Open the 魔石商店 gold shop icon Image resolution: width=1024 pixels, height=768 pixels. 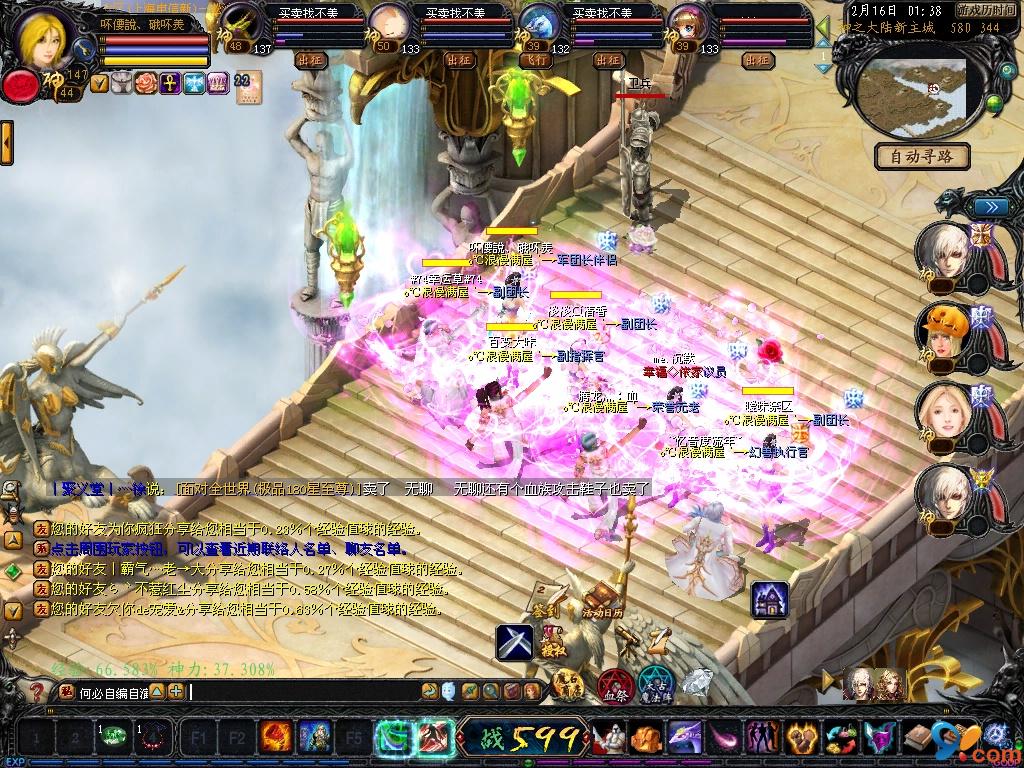pos(568,684)
